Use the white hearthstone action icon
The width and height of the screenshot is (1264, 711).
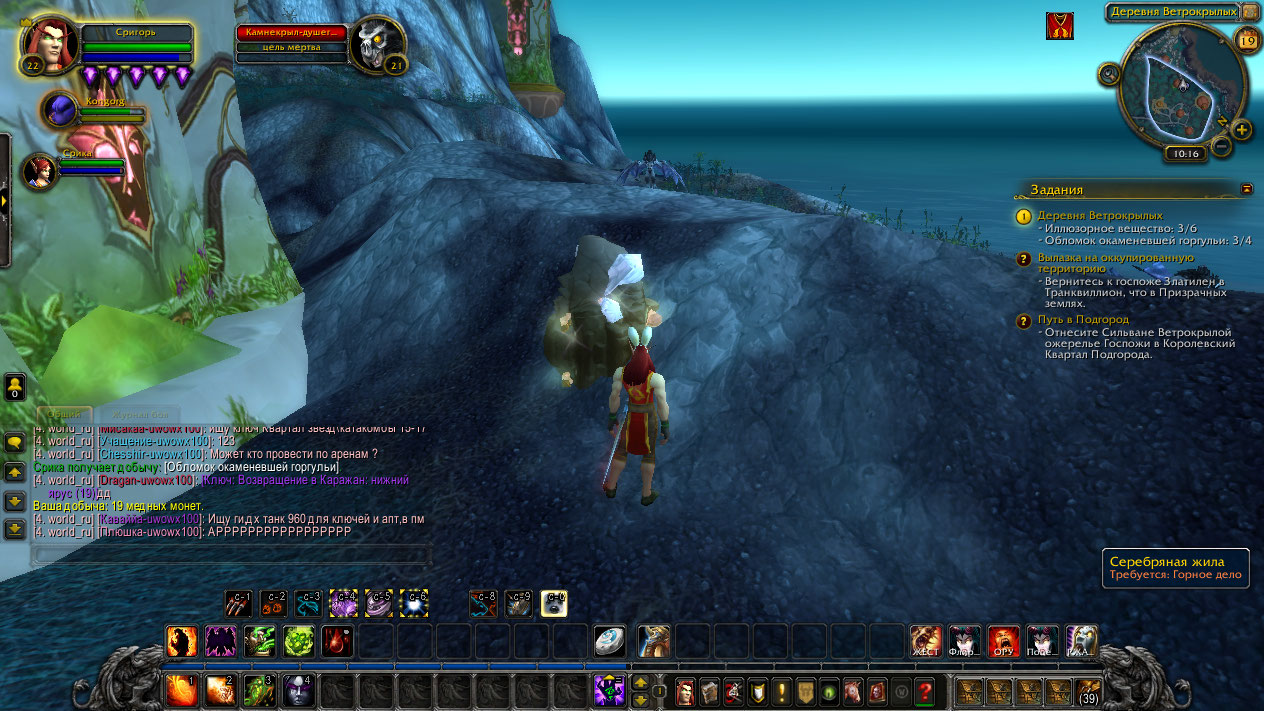pos(609,641)
